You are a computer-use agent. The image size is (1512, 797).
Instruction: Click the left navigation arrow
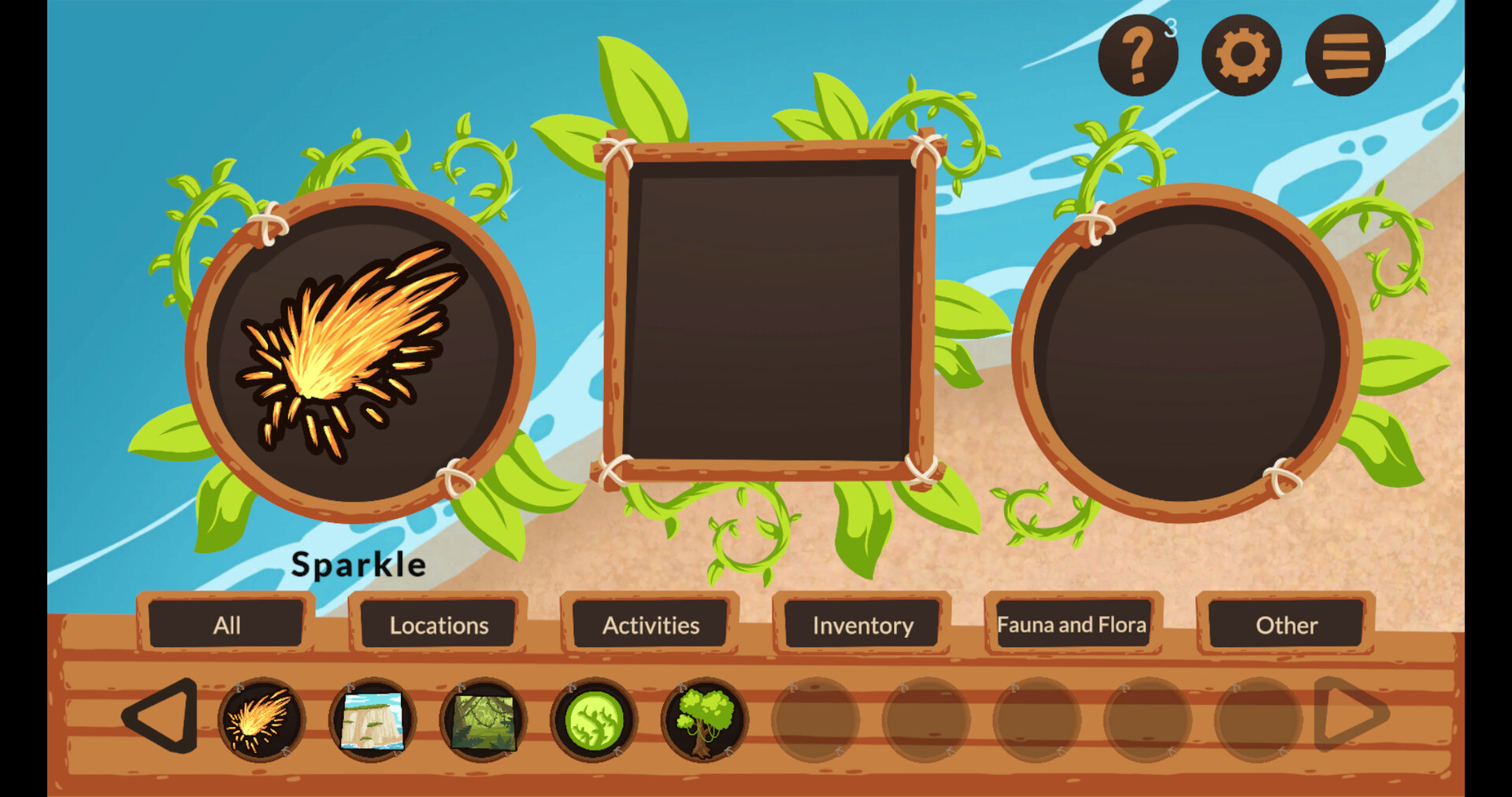click(161, 721)
